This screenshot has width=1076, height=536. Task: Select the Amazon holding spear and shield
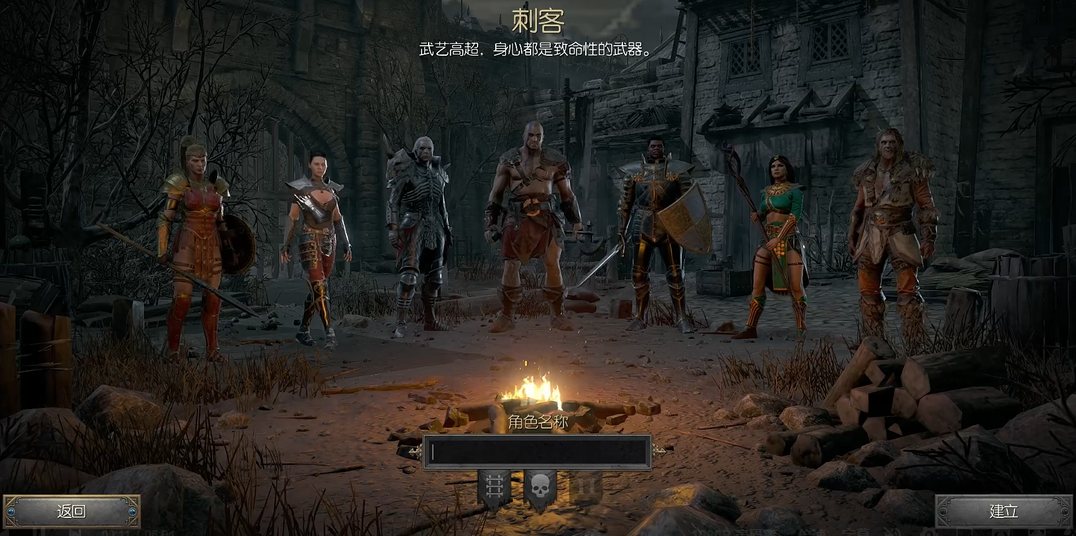(198, 245)
